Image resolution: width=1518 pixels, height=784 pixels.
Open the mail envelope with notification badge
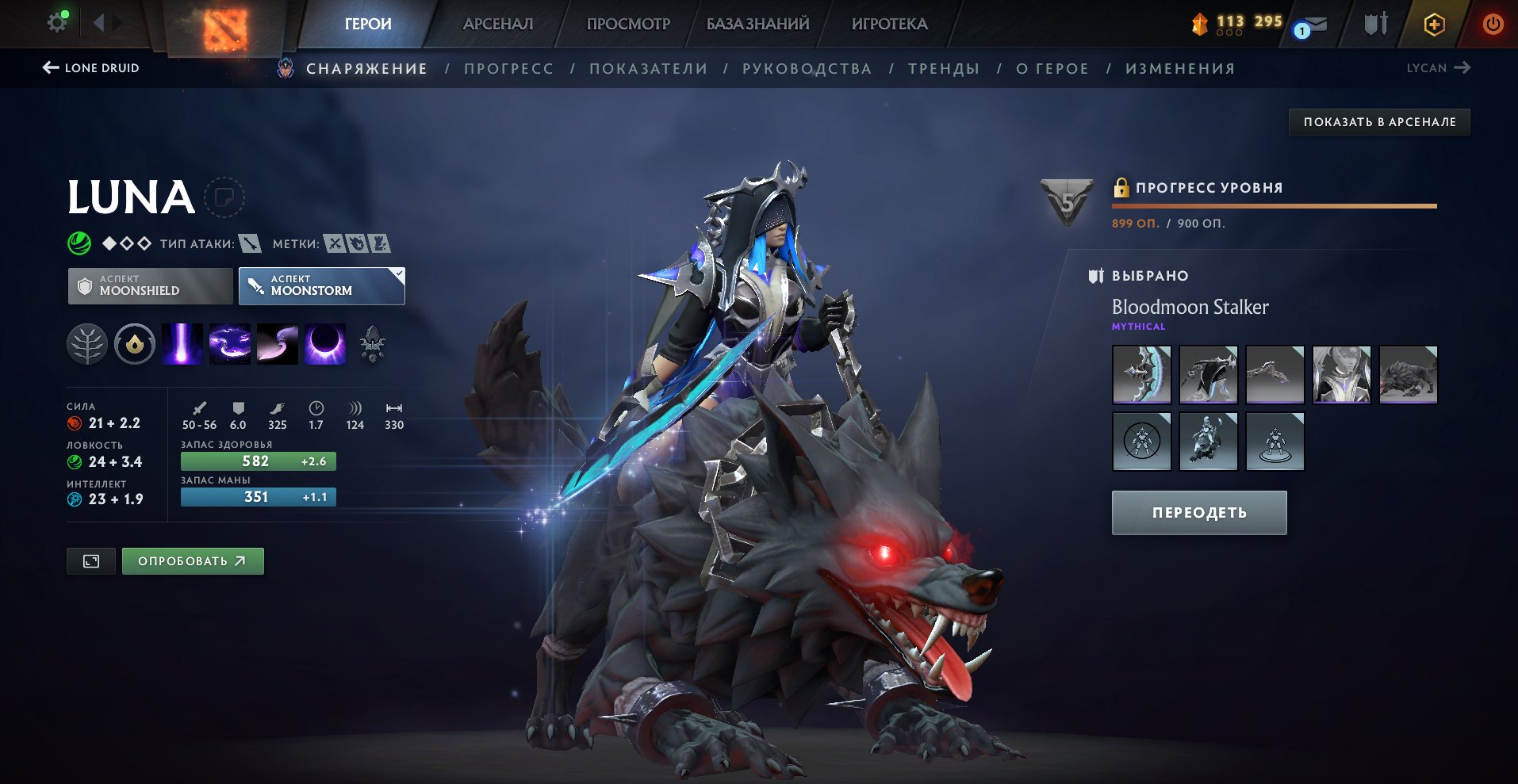[x=1312, y=24]
